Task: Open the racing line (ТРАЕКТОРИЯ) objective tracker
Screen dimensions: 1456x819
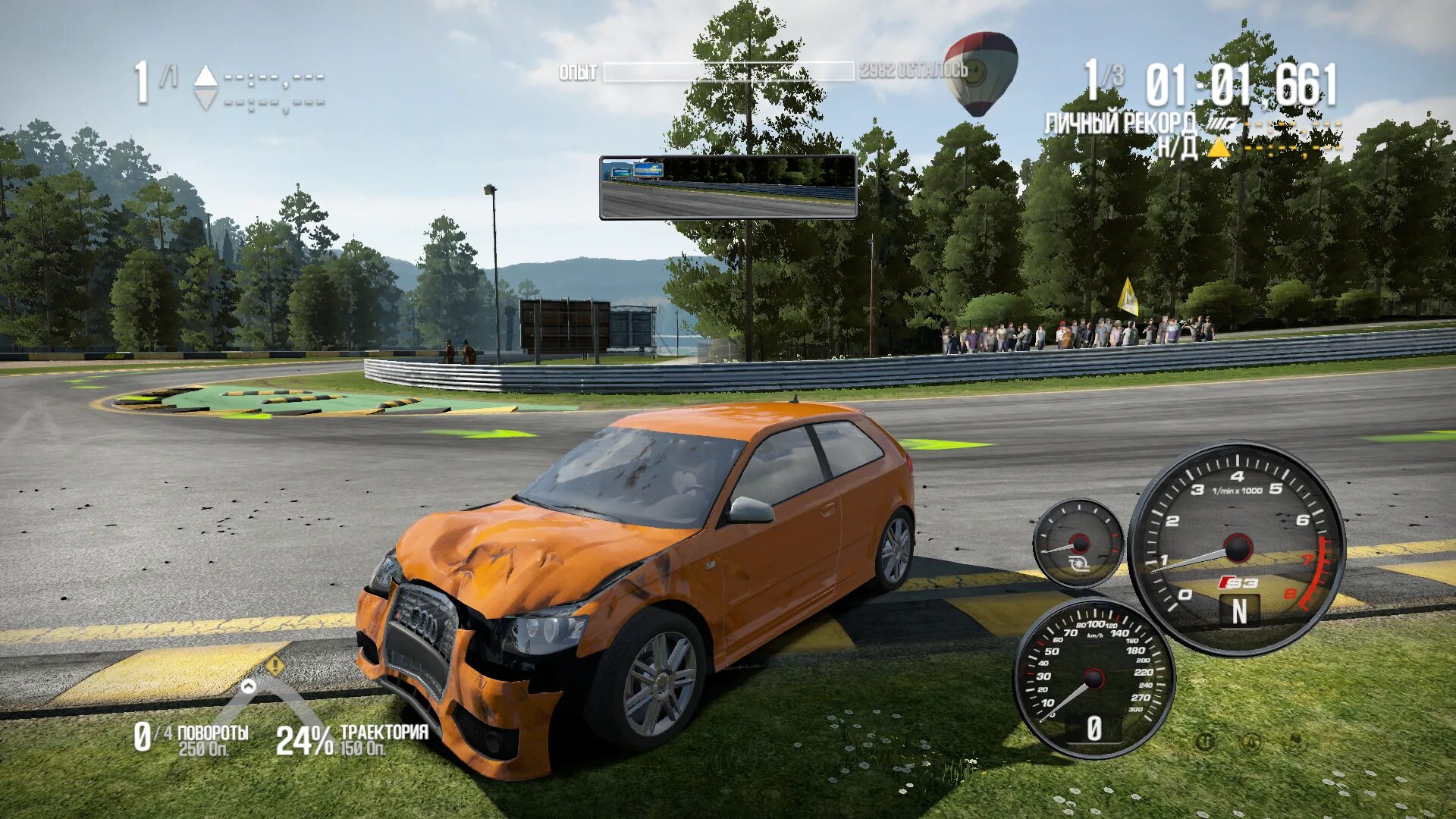Action: (352, 739)
